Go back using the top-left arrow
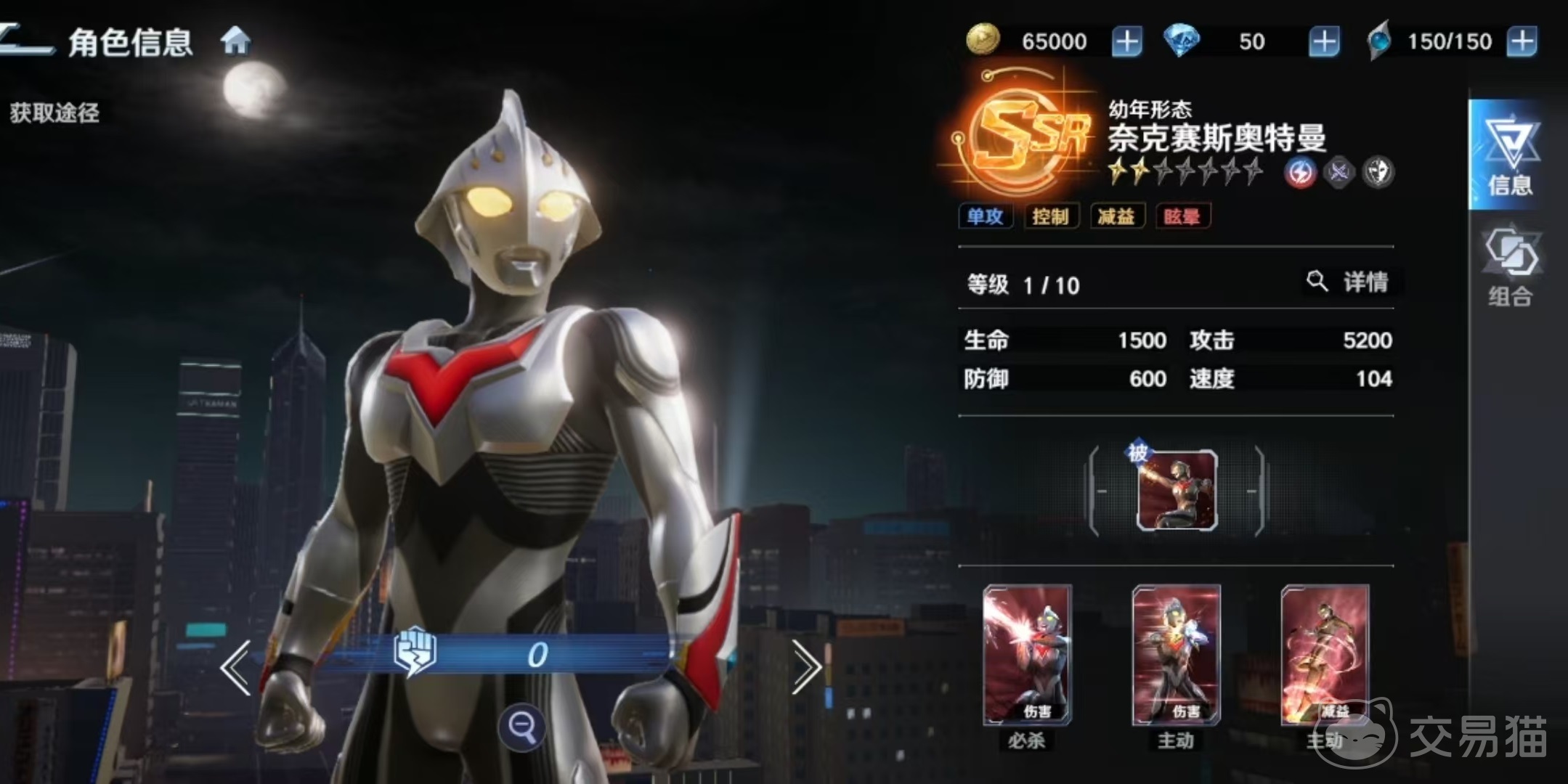This screenshot has height=784, width=1568. 25,40
